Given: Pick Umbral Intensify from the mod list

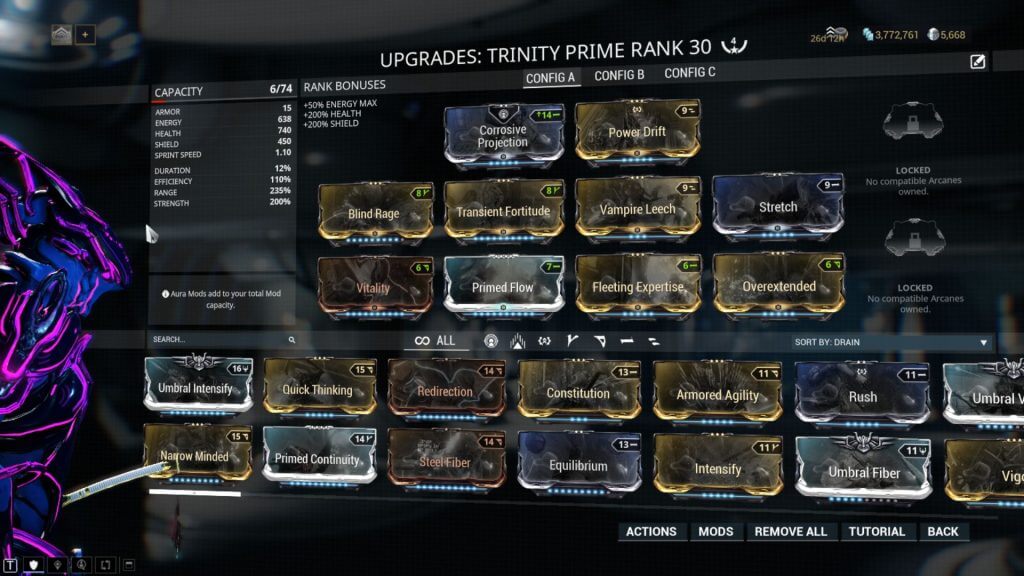Looking at the screenshot, I should click(195, 388).
